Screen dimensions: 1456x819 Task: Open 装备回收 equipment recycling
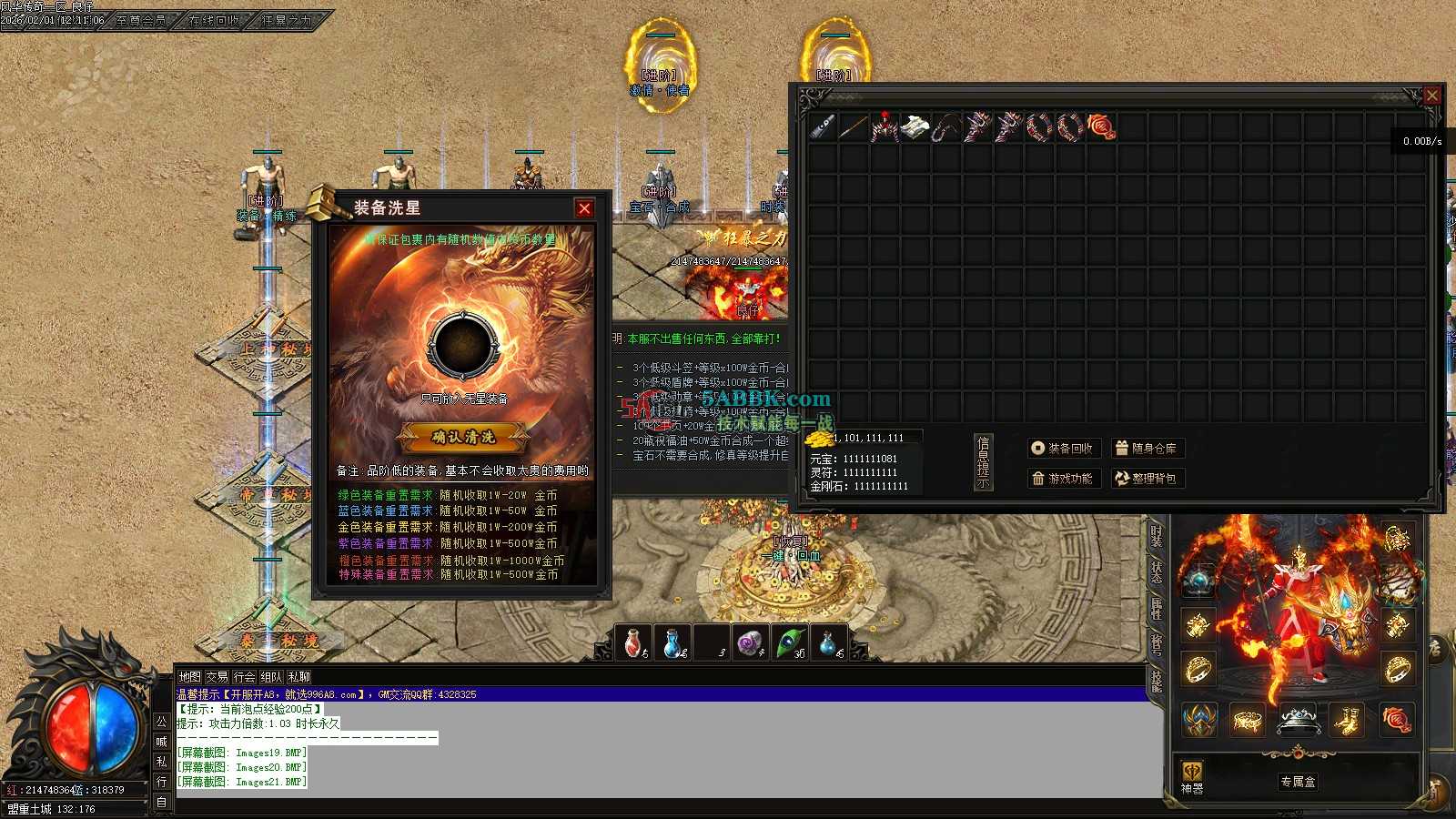pyautogui.click(x=1064, y=449)
